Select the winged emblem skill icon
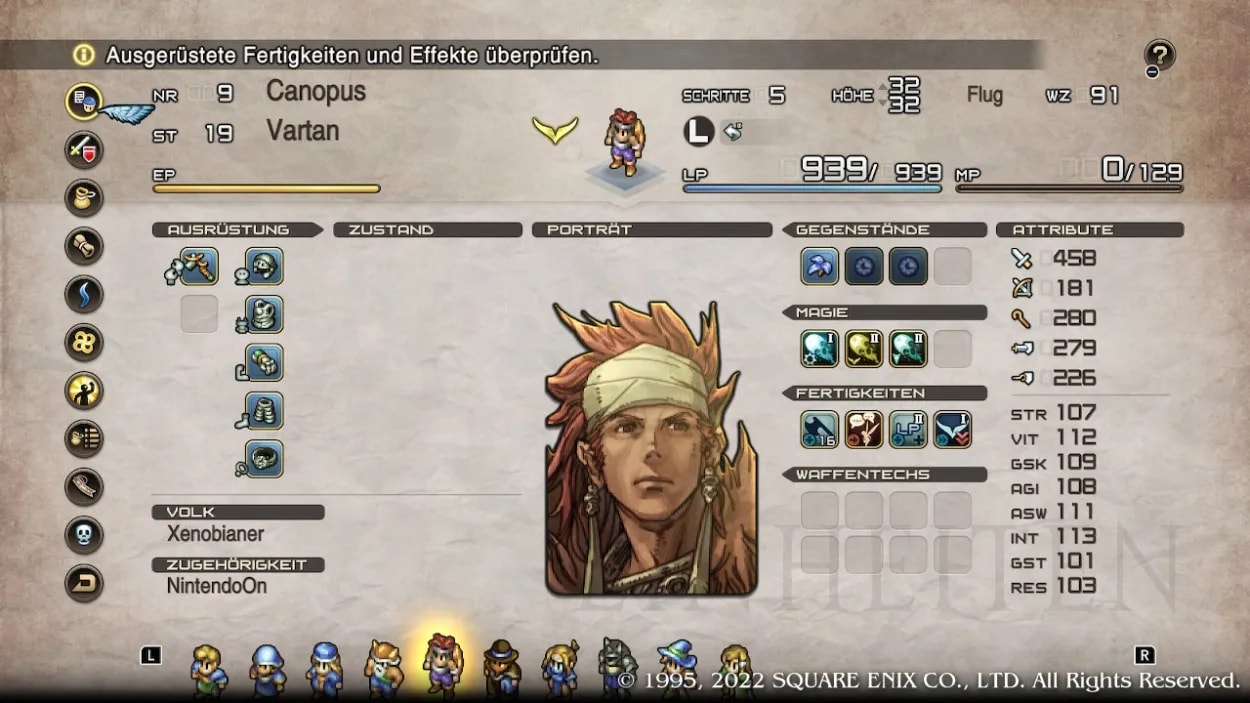The image size is (1250, 703). [x=952, y=430]
